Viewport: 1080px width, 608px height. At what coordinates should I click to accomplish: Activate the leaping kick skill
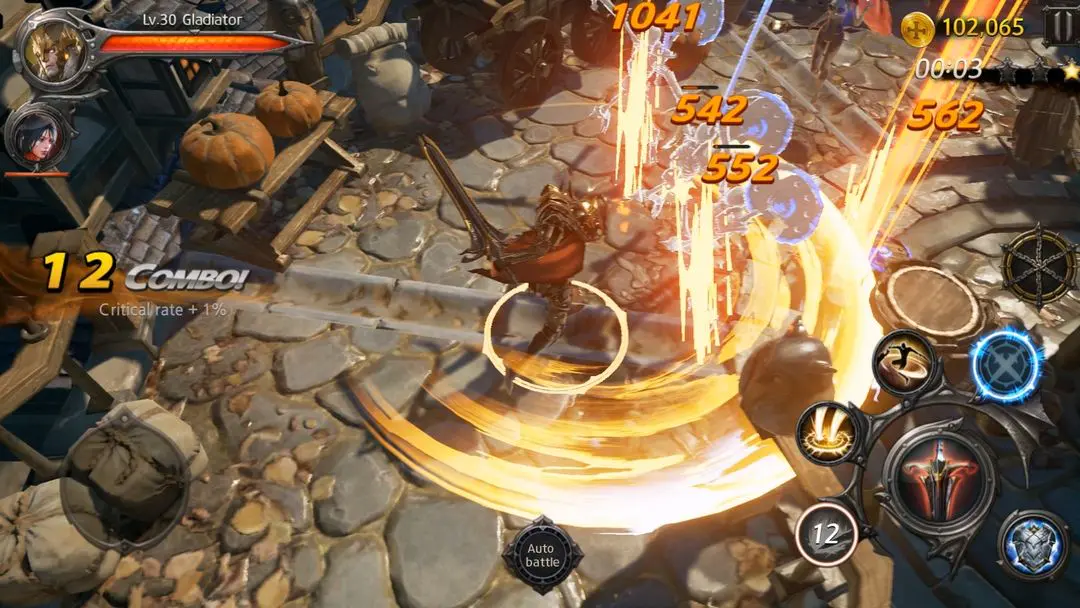[x=903, y=361]
